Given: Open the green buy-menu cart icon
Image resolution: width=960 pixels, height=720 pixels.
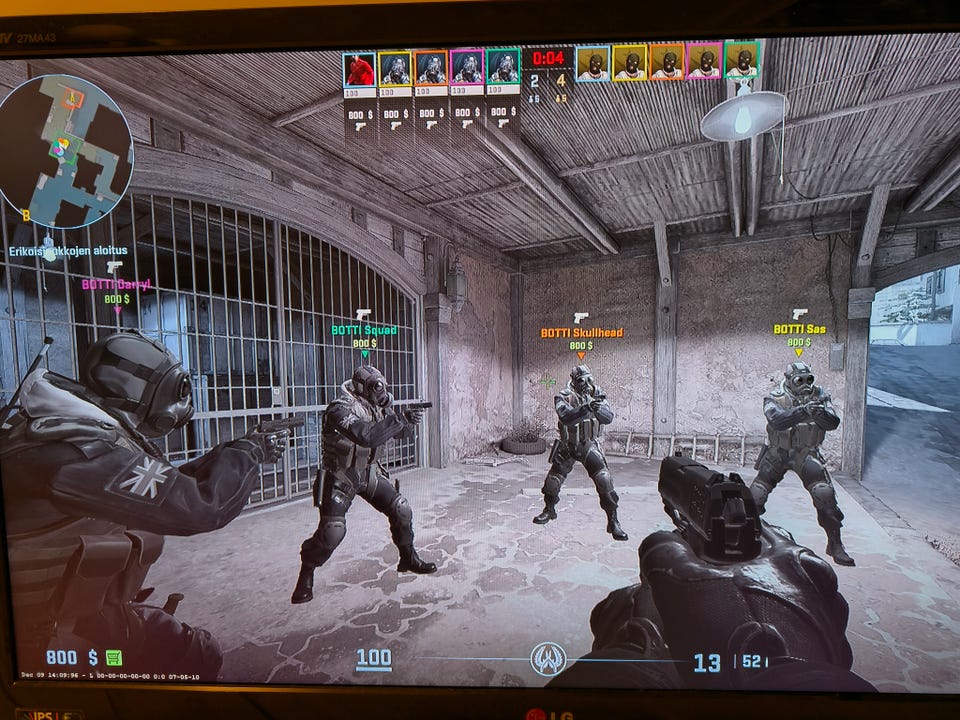Looking at the screenshot, I should click(114, 657).
